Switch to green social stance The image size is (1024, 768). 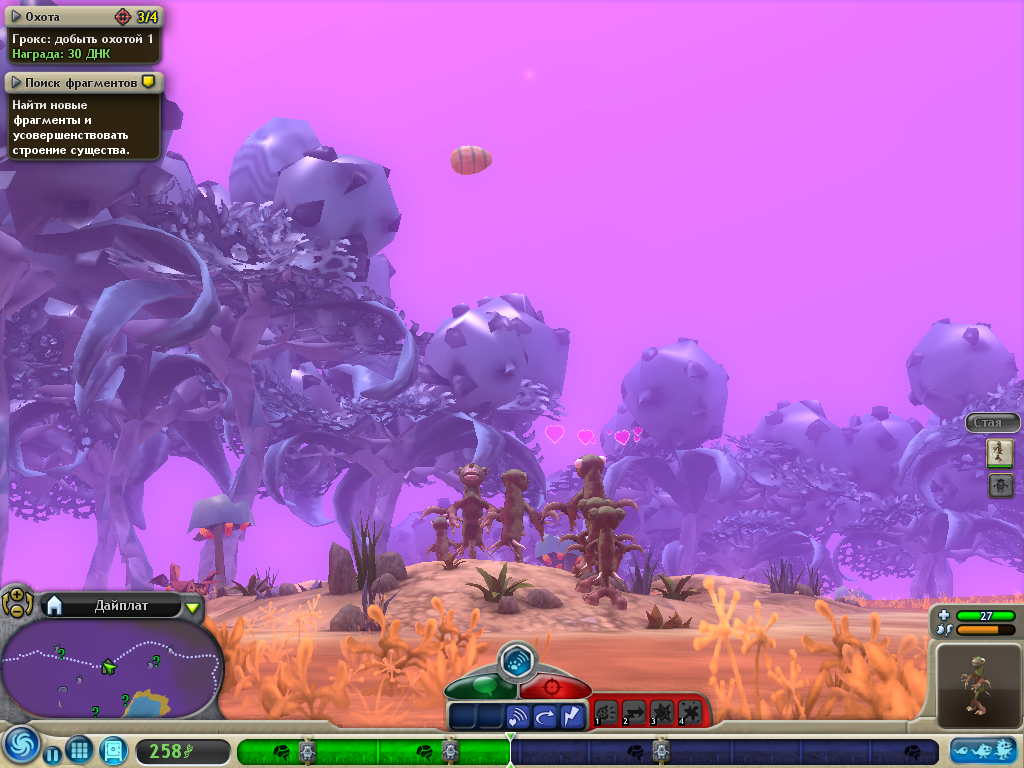[480, 688]
